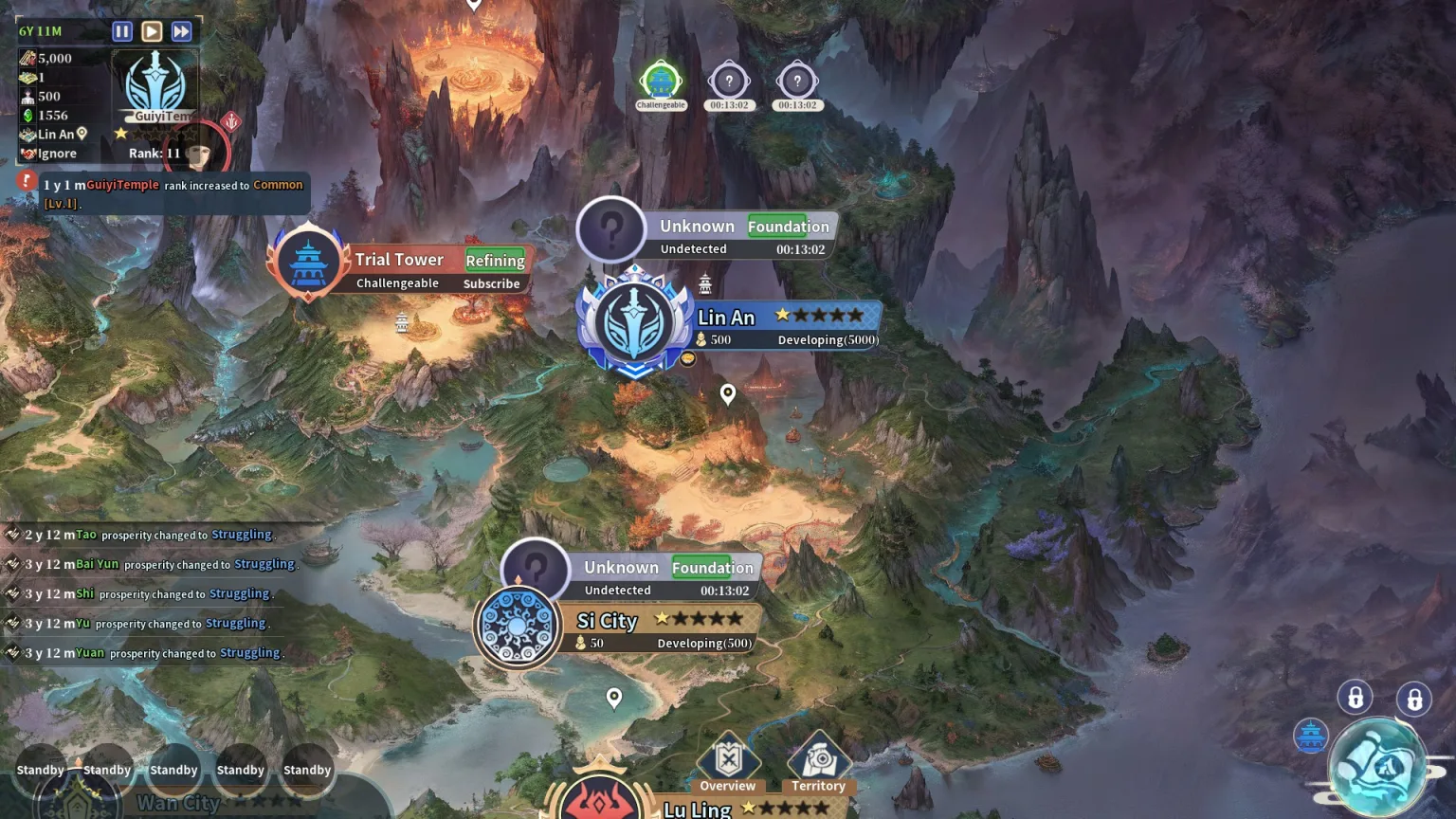The image size is (1456, 819).
Task: Select the Lu Ling city banner
Action: tap(697, 809)
